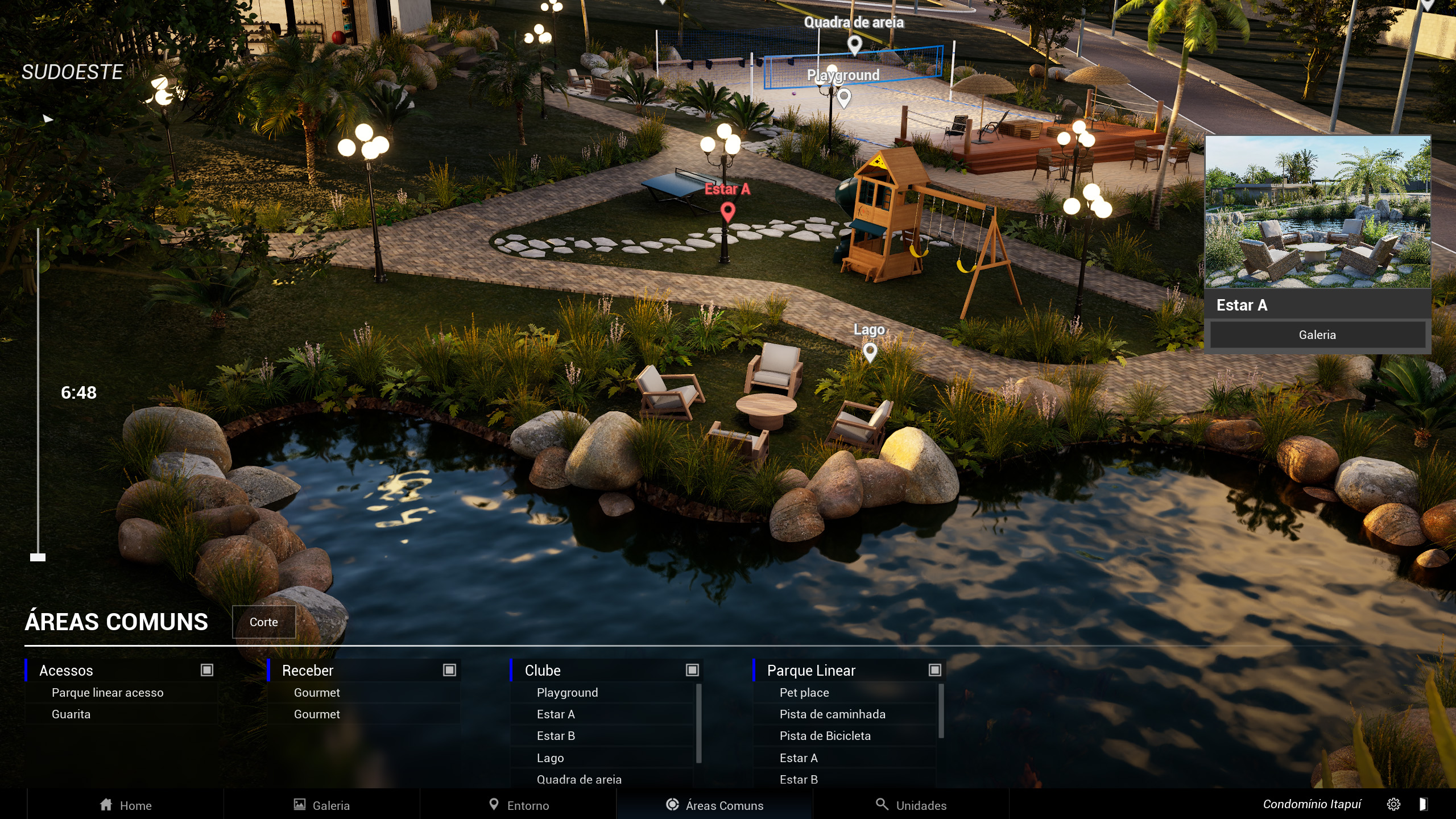Viewport: 1456px width, 819px height.
Task: Toggle the Acessos category checkbox
Action: pyautogui.click(x=207, y=670)
